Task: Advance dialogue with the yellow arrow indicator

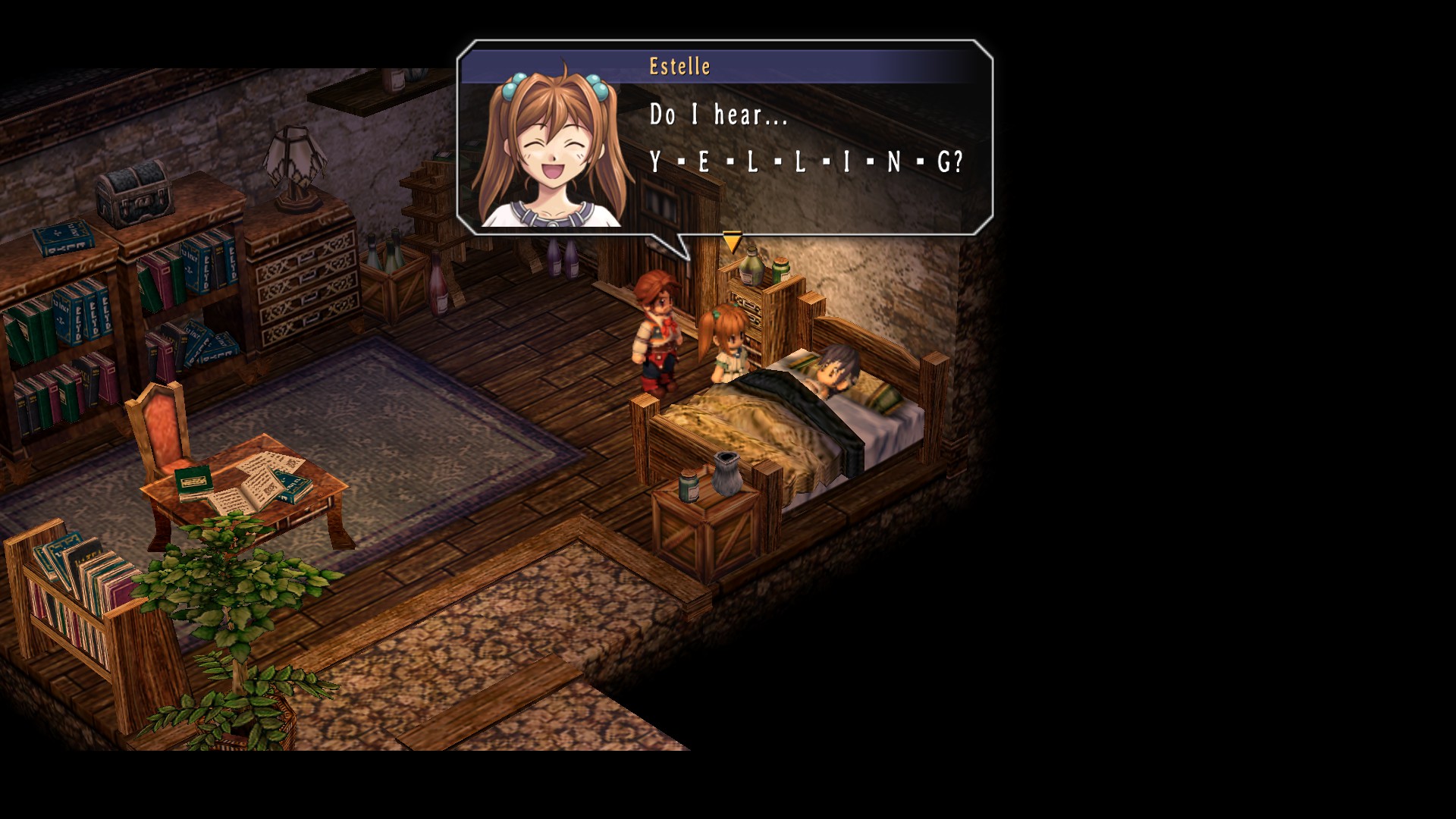Action: coord(732,243)
